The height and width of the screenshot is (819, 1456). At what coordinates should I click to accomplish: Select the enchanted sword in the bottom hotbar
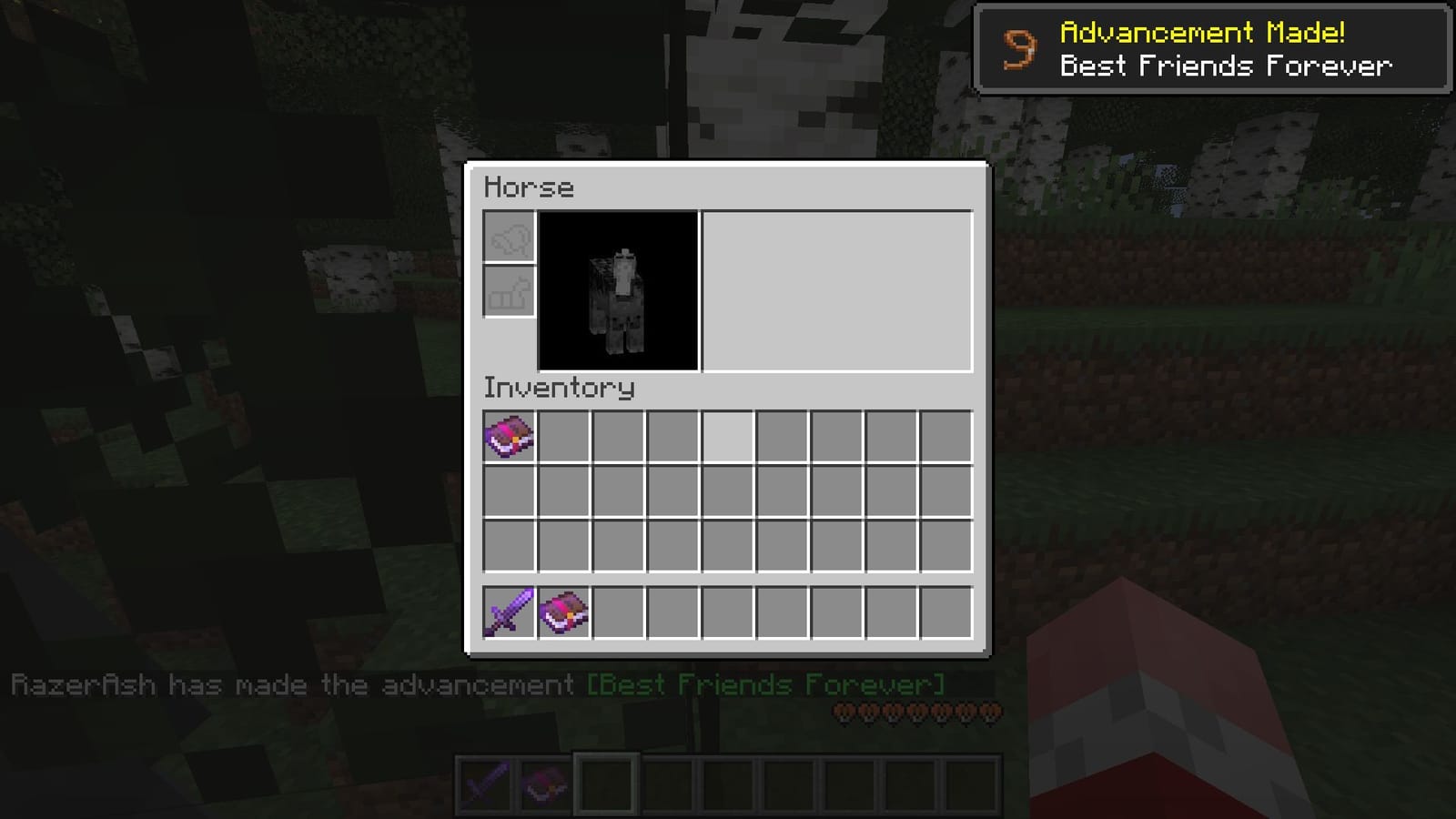coord(489,784)
